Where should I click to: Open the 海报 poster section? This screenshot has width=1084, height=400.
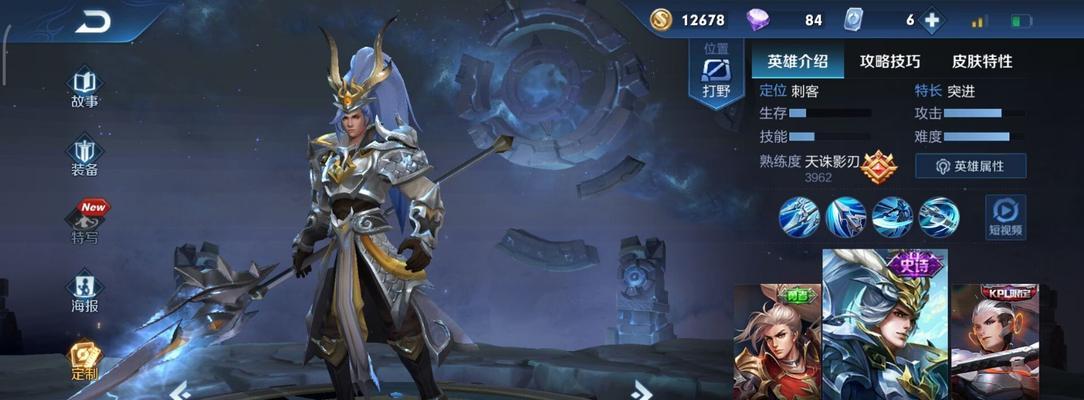pos(84,290)
